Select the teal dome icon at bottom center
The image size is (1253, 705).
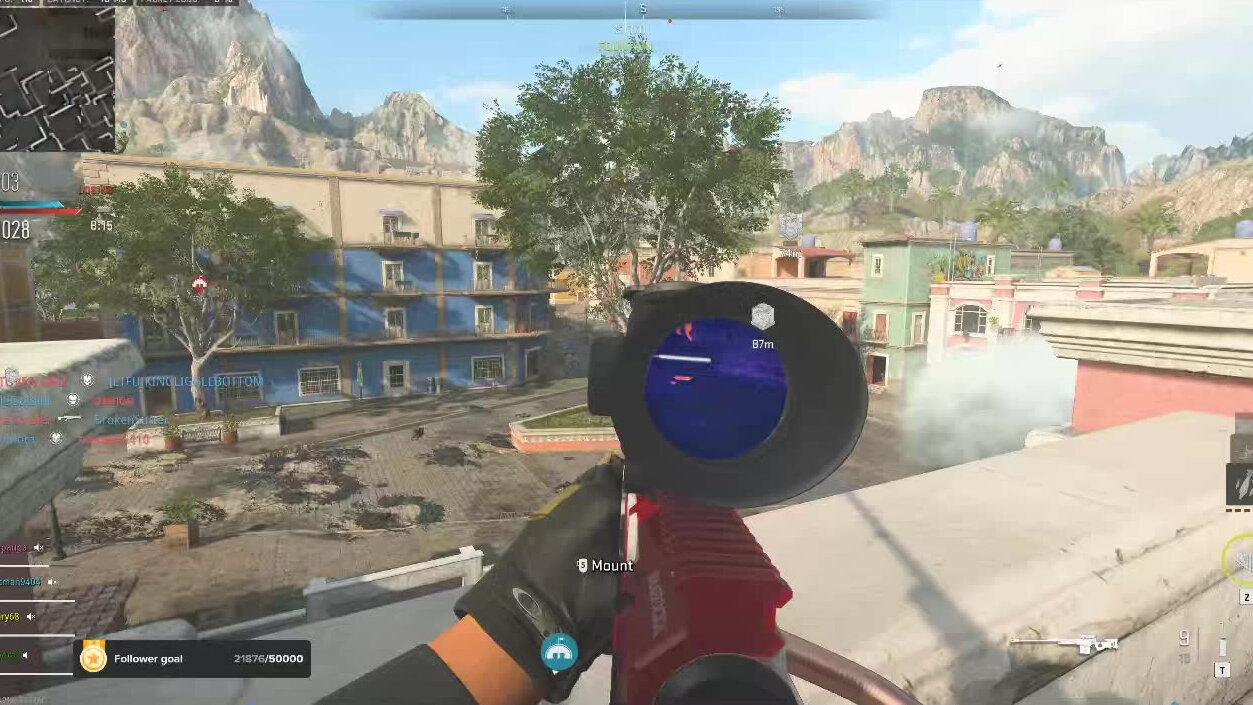[x=559, y=652]
